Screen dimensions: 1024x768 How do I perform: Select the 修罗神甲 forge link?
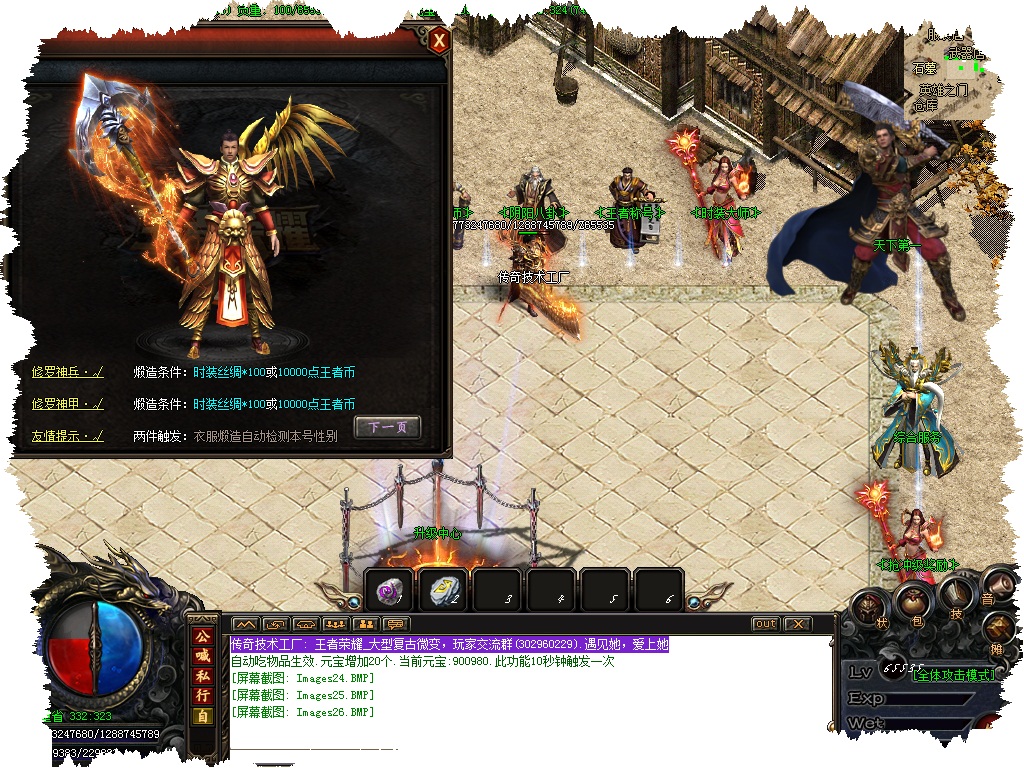67,404
